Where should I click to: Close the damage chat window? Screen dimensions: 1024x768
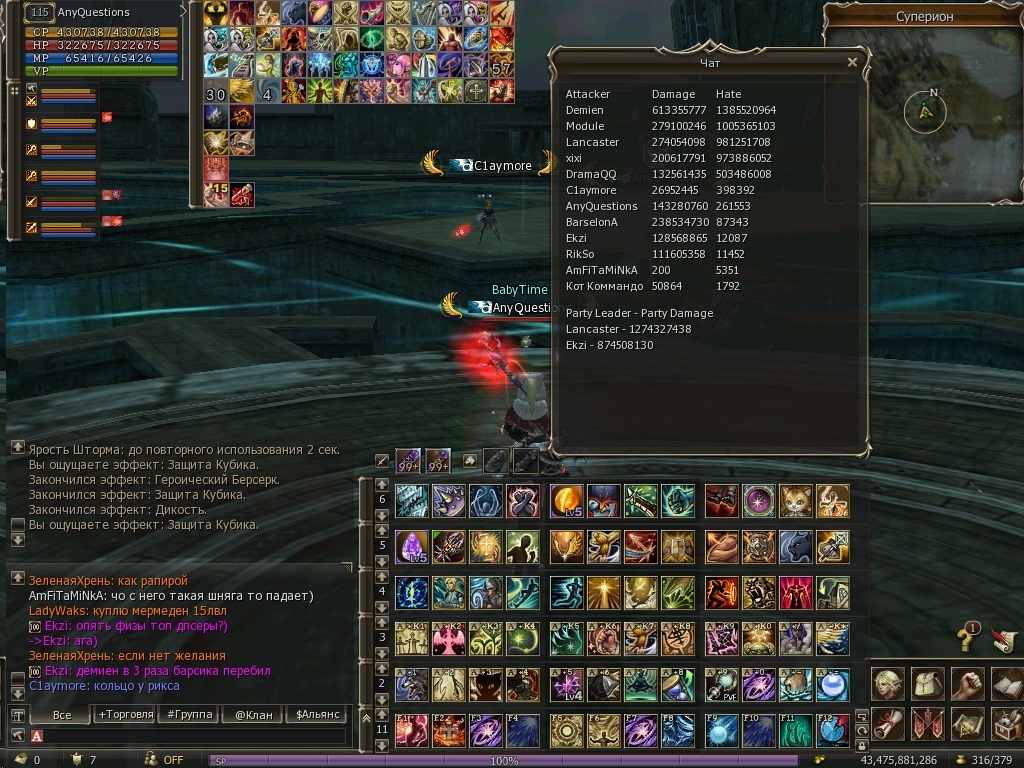(852, 62)
